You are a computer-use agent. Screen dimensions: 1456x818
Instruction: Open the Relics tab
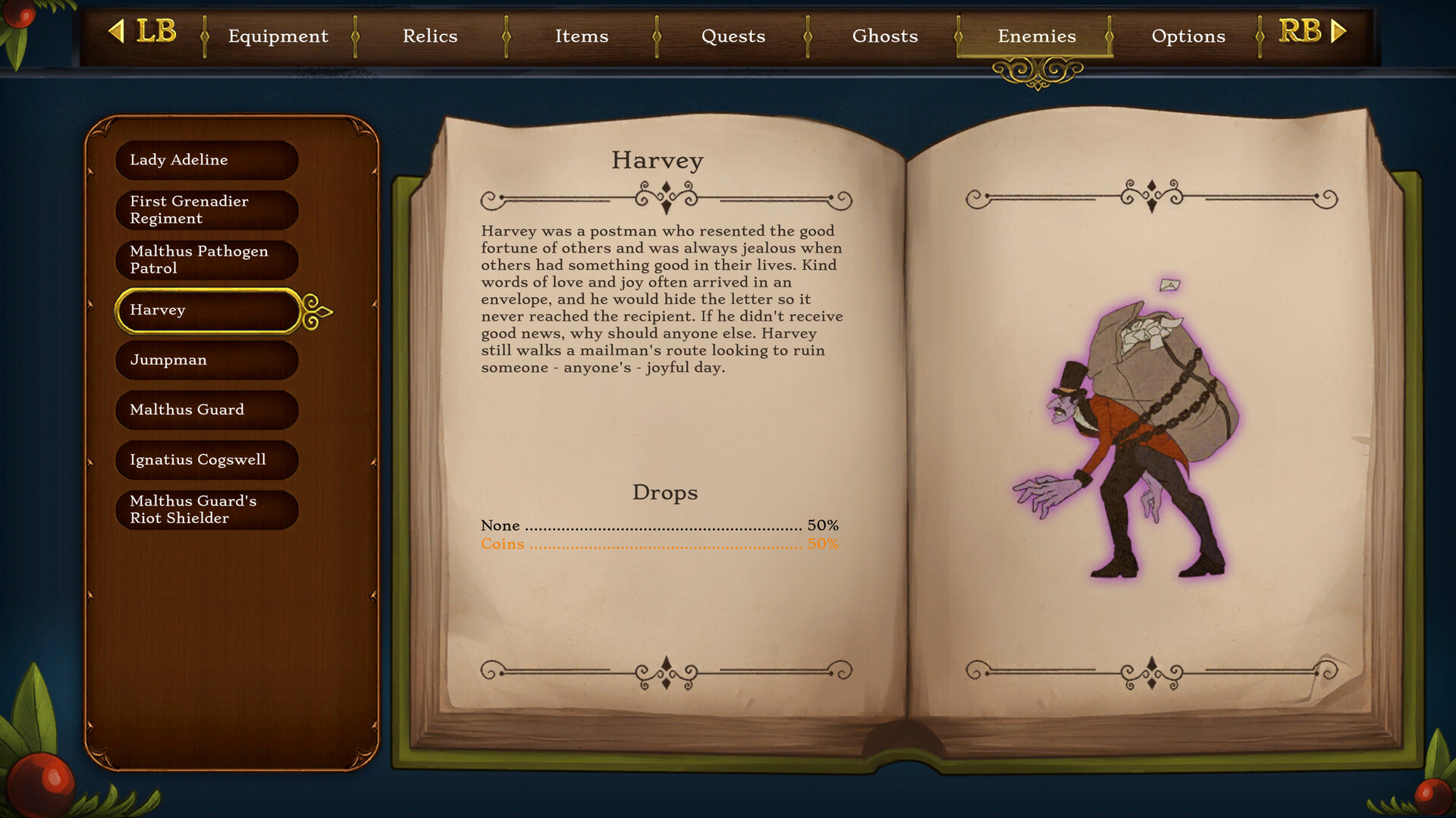click(x=430, y=36)
